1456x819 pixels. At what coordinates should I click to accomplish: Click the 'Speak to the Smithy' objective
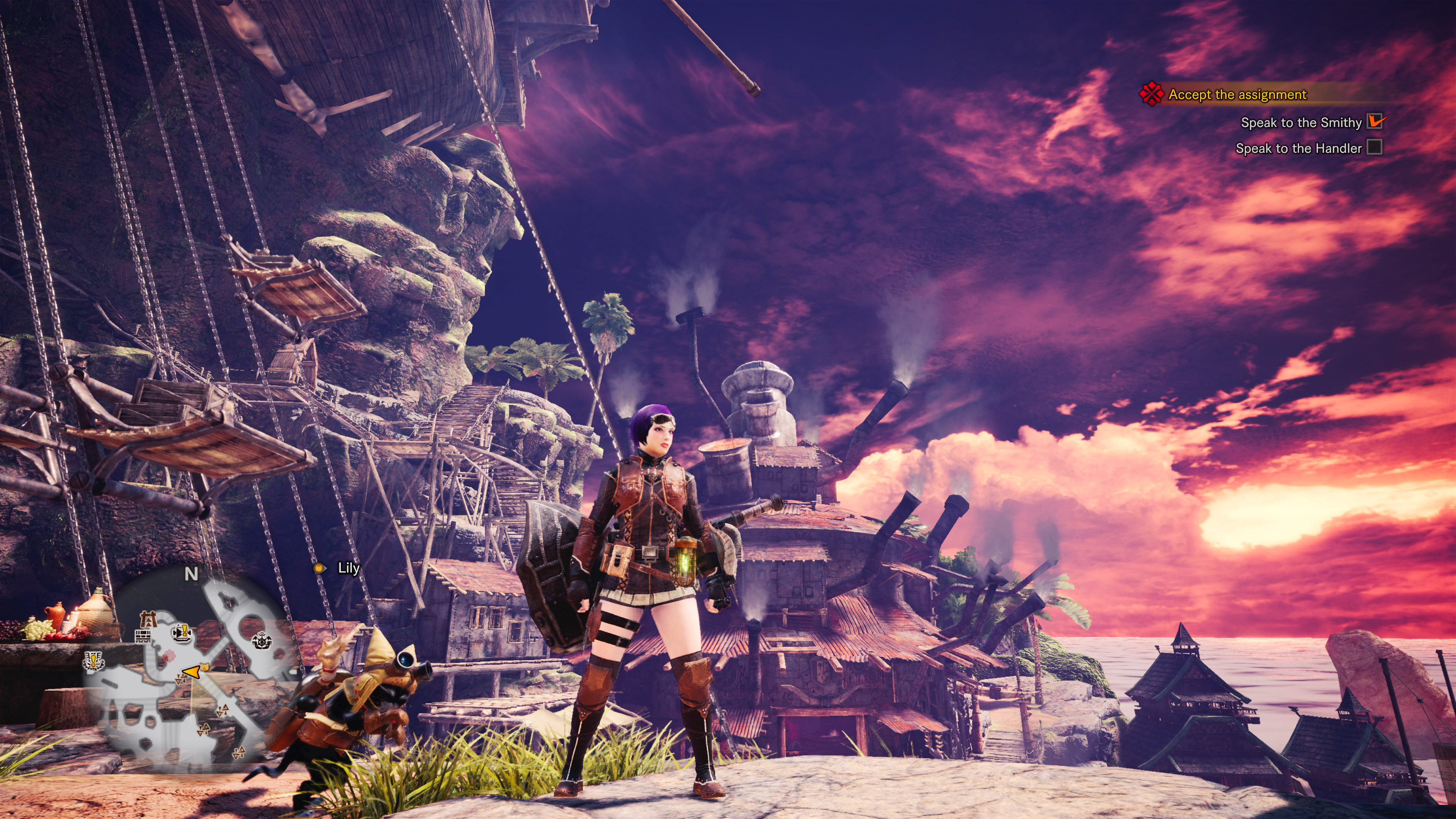(1301, 122)
